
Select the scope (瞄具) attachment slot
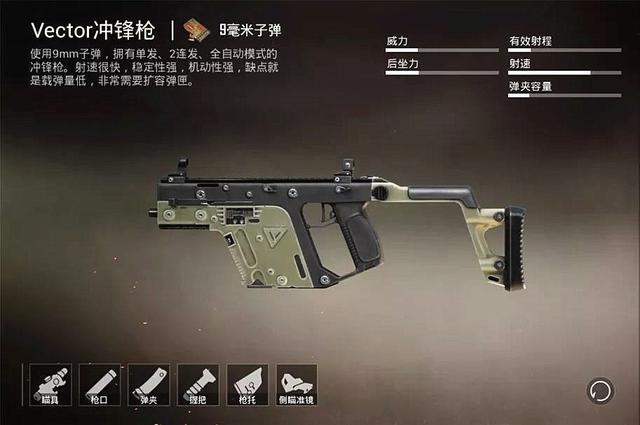50,385
